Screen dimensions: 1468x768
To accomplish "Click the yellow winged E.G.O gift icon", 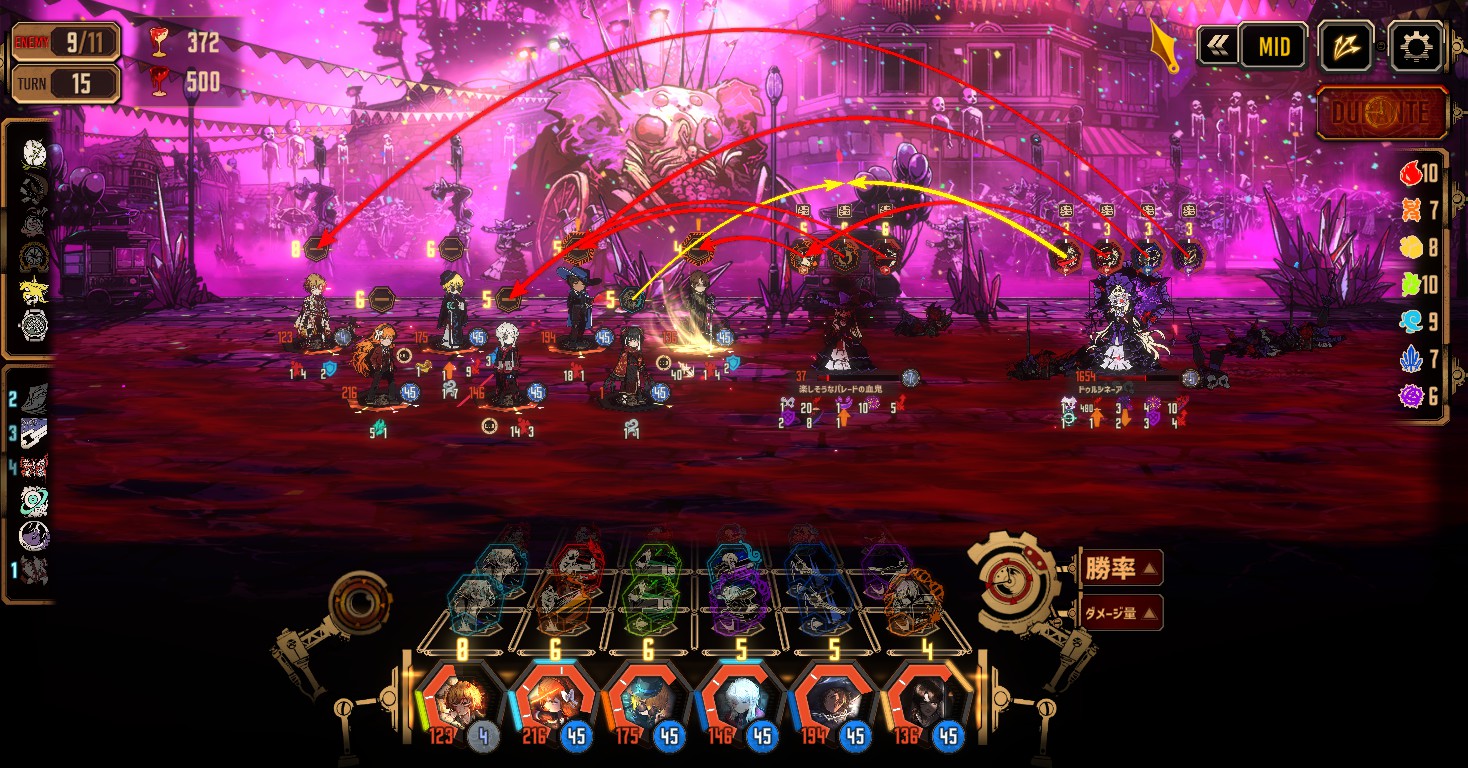I will [34, 291].
